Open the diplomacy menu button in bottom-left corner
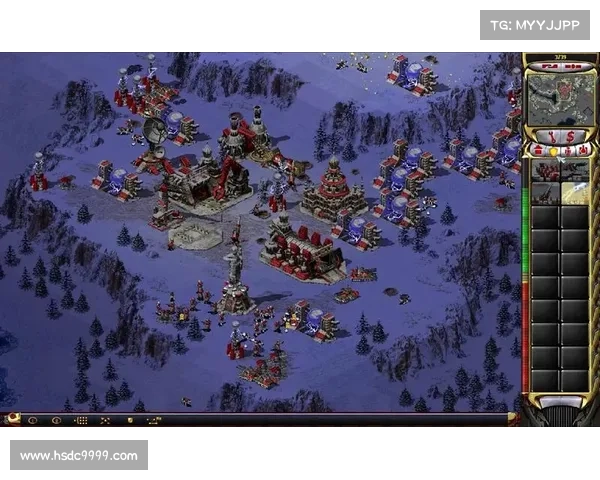The height and width of the screenshot is (480, 600). pyautogui.click(x=14, y=420)
